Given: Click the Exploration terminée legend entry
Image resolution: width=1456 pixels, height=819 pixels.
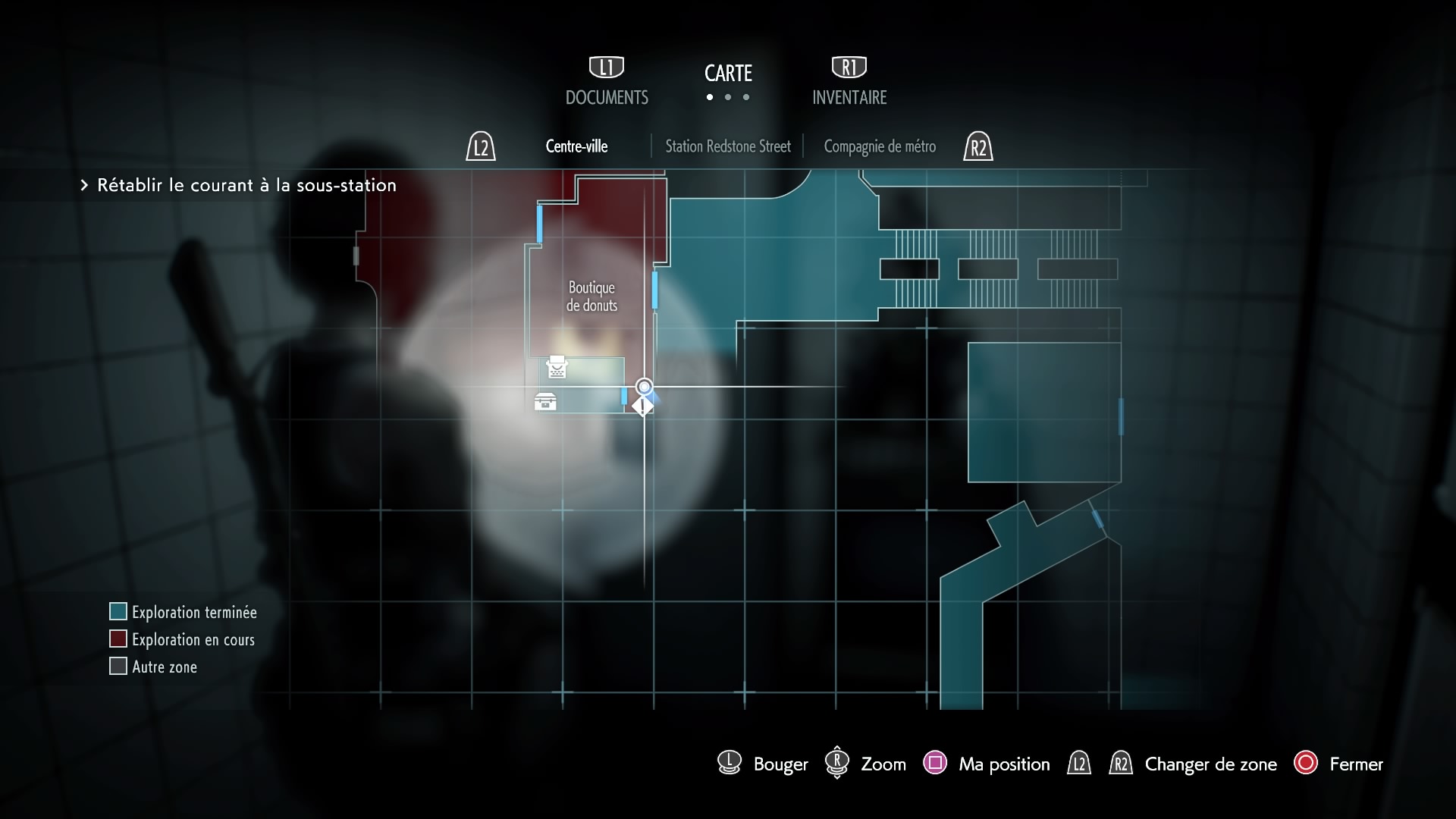Looking at the screenshot, I should click(193, 612).
